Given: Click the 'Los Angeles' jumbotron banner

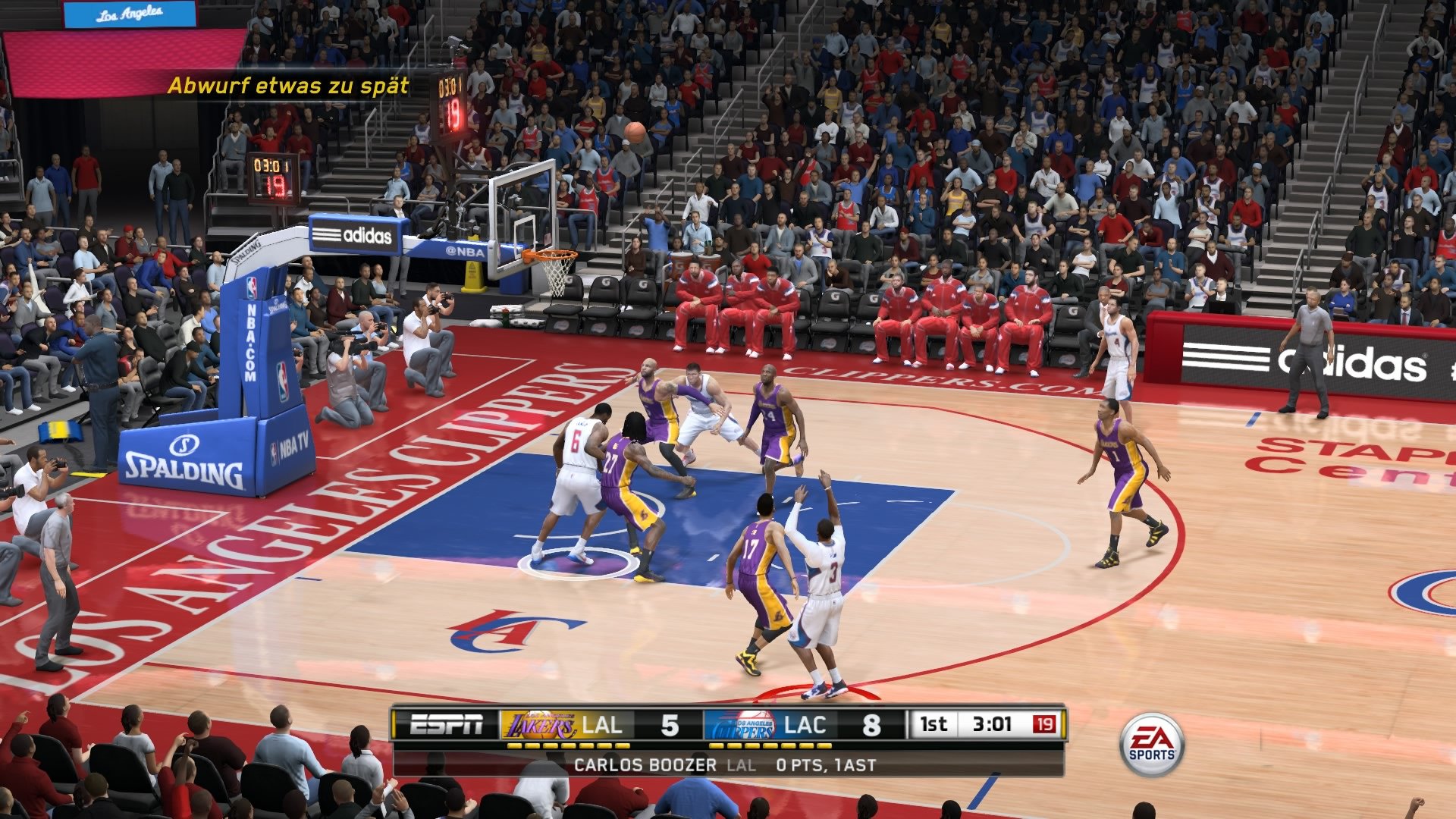Looking at the screenshot, I should pos(129,13).
